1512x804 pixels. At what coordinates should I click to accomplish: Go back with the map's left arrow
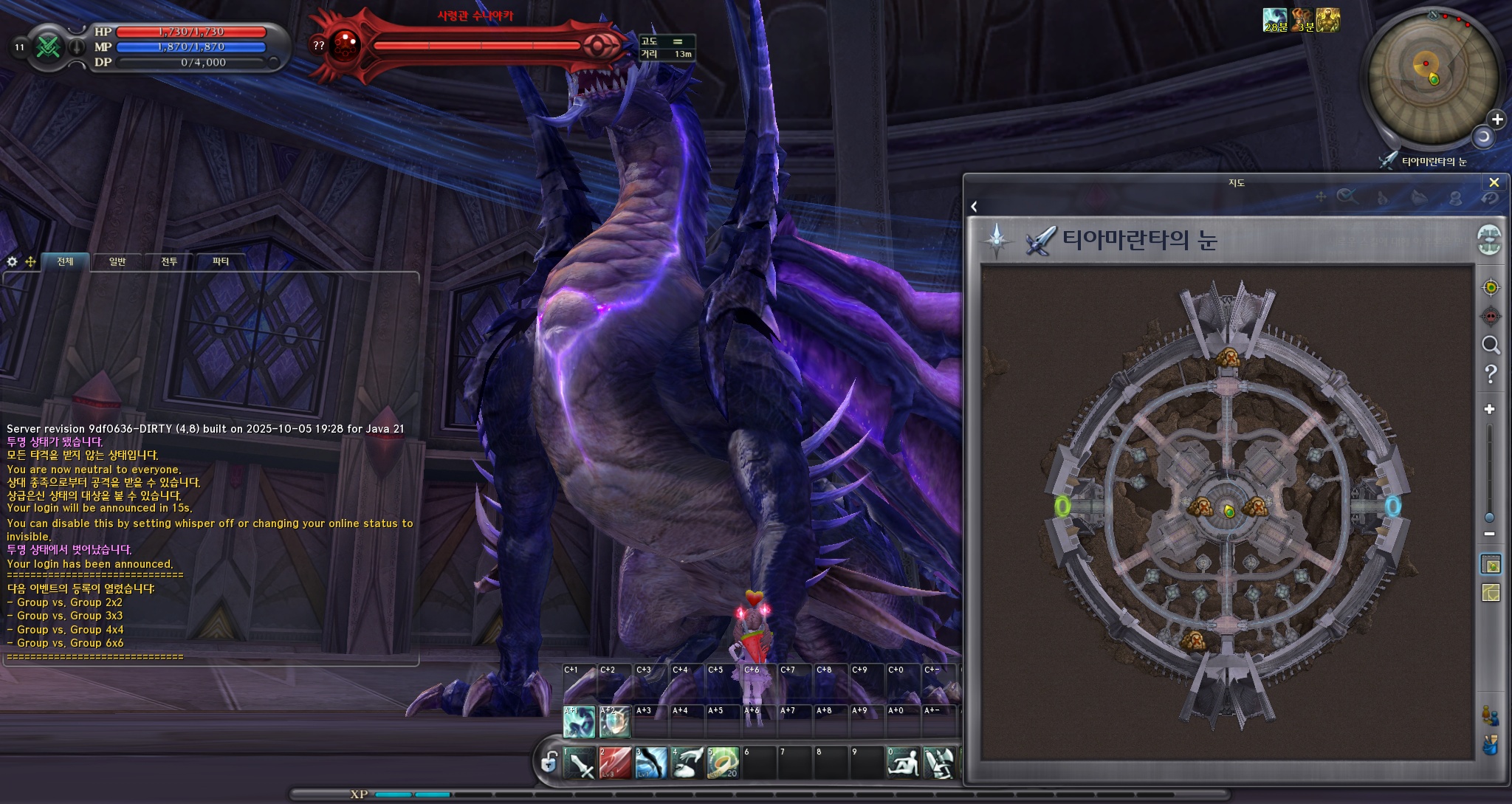tap(975, 207)
